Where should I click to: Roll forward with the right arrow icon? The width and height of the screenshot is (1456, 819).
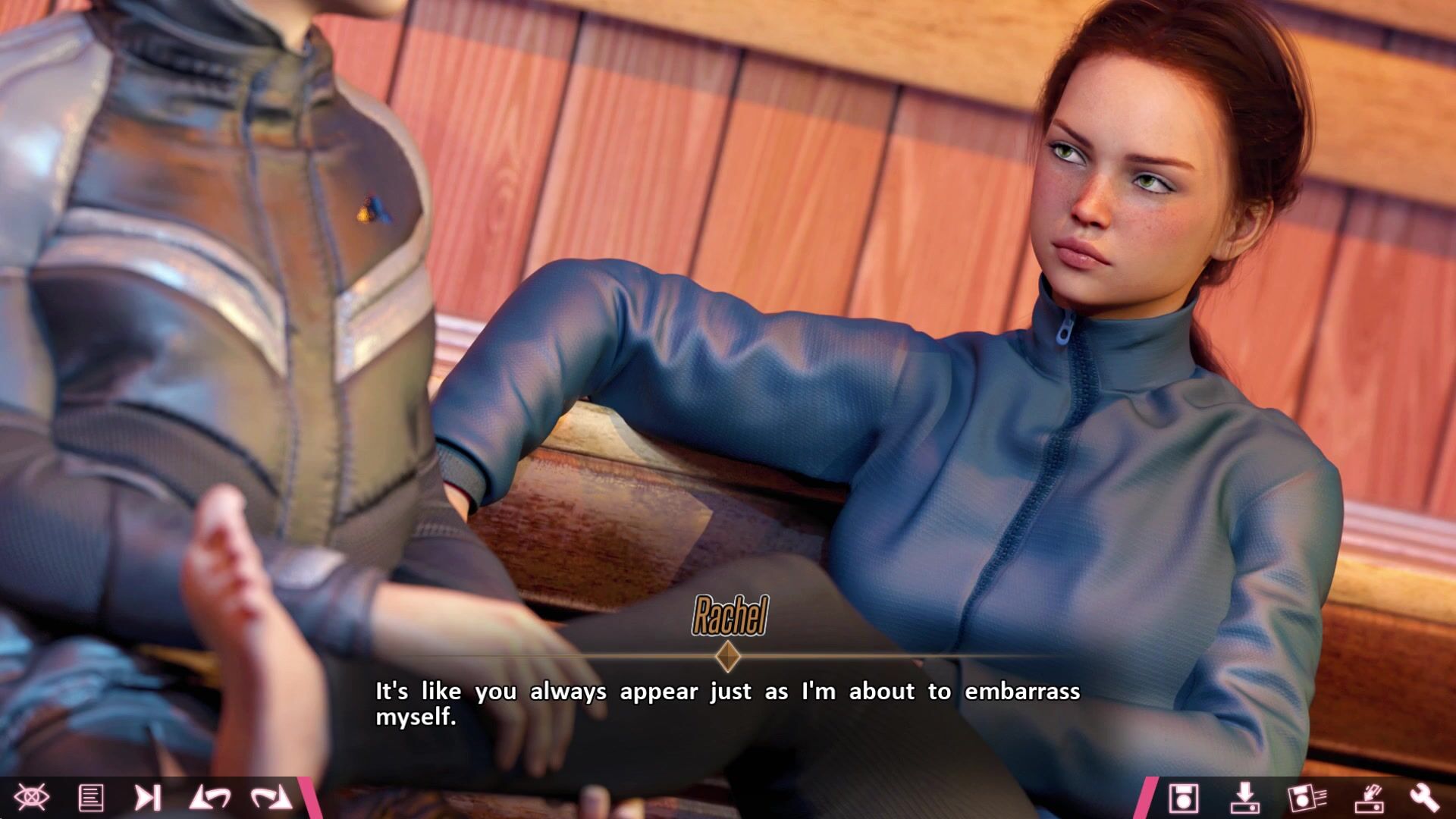coord(271,798)
